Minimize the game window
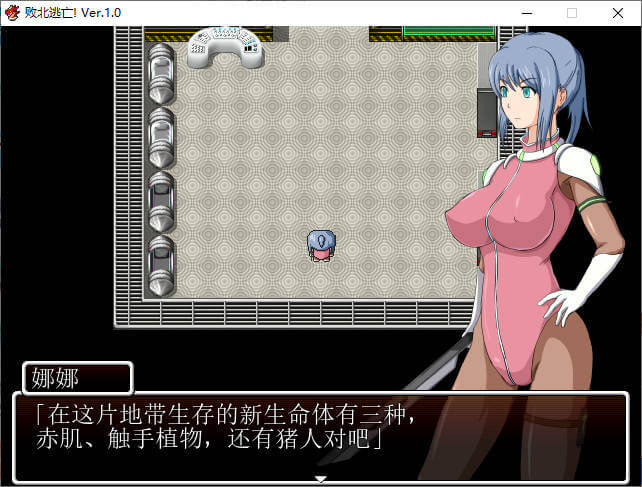The image size is (642, 487). 524,13
